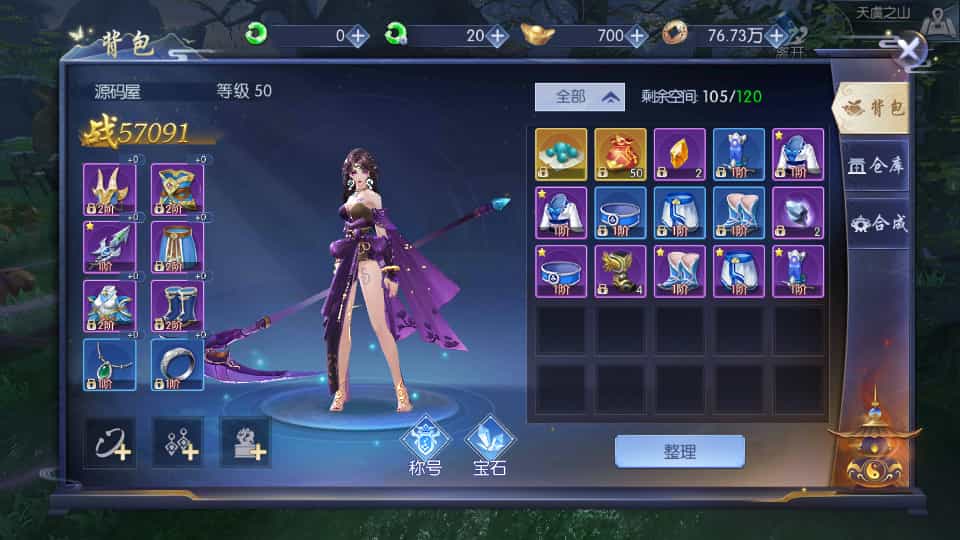Image resolution: width=960 pixels, height=540 pixels.
Task: Select the equipped green pendant necklace
Action: [x=109, y=364]
